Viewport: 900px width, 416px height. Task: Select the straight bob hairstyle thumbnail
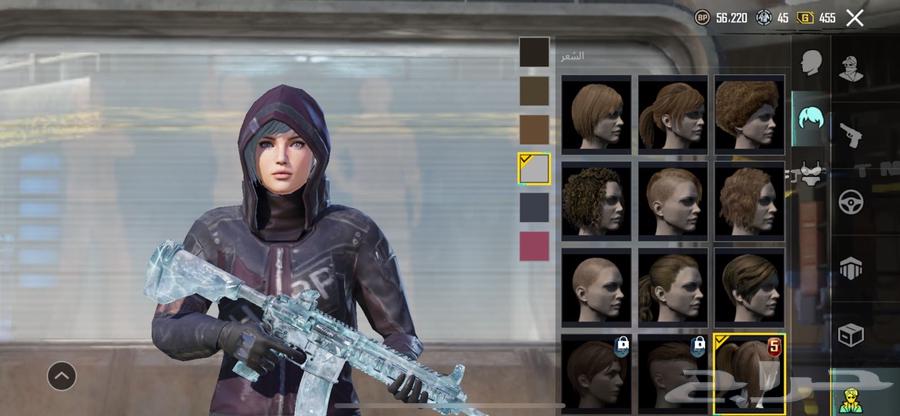click(x=596, y=114)
